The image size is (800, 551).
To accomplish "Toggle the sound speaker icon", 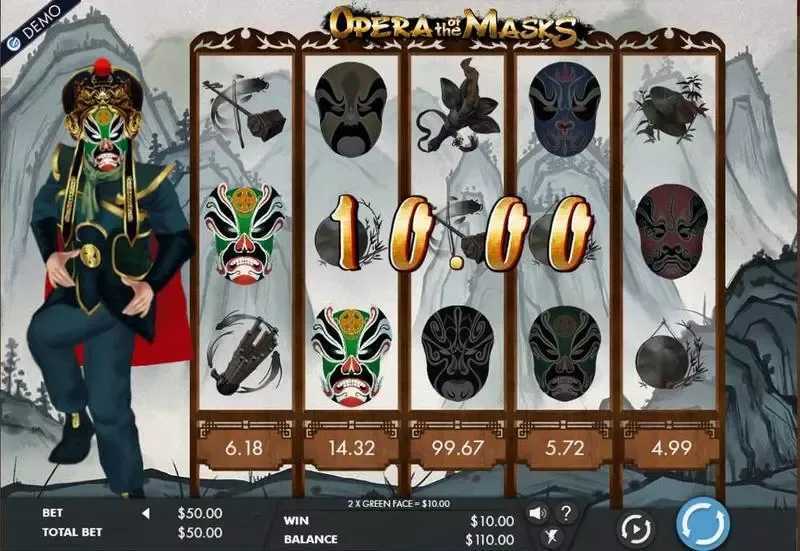I will click(x=537, y=513).
